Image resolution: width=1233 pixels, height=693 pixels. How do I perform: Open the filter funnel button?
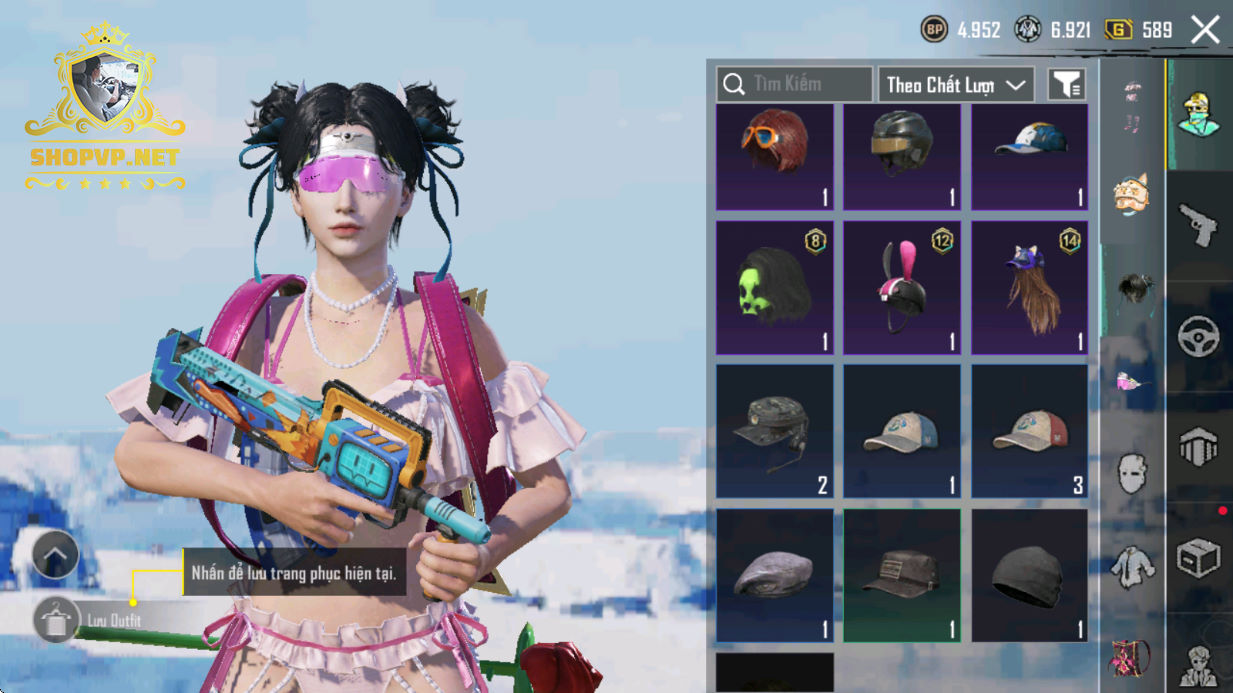point(1067,86)
